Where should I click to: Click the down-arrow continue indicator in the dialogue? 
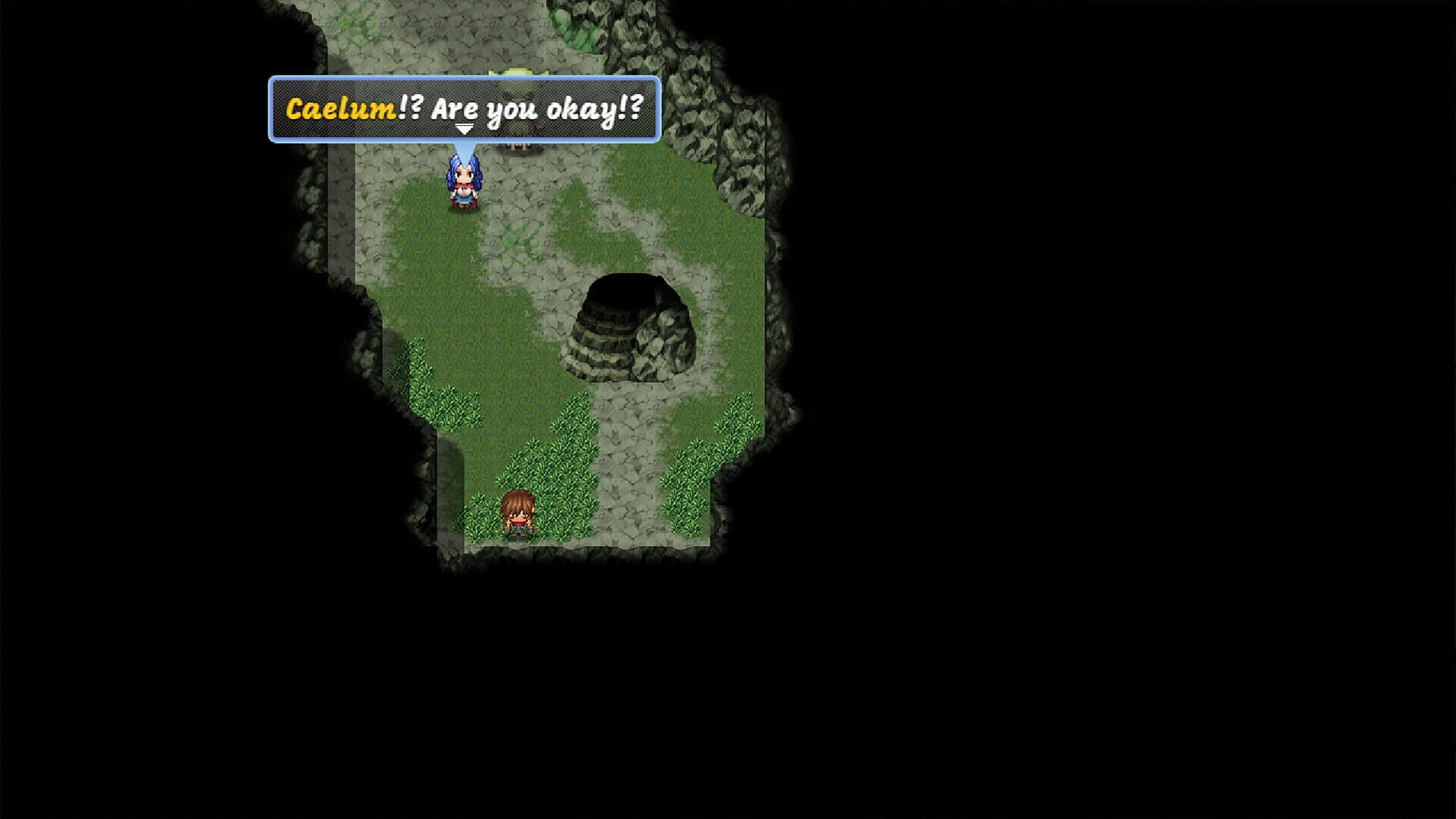(x=464, y=129)
